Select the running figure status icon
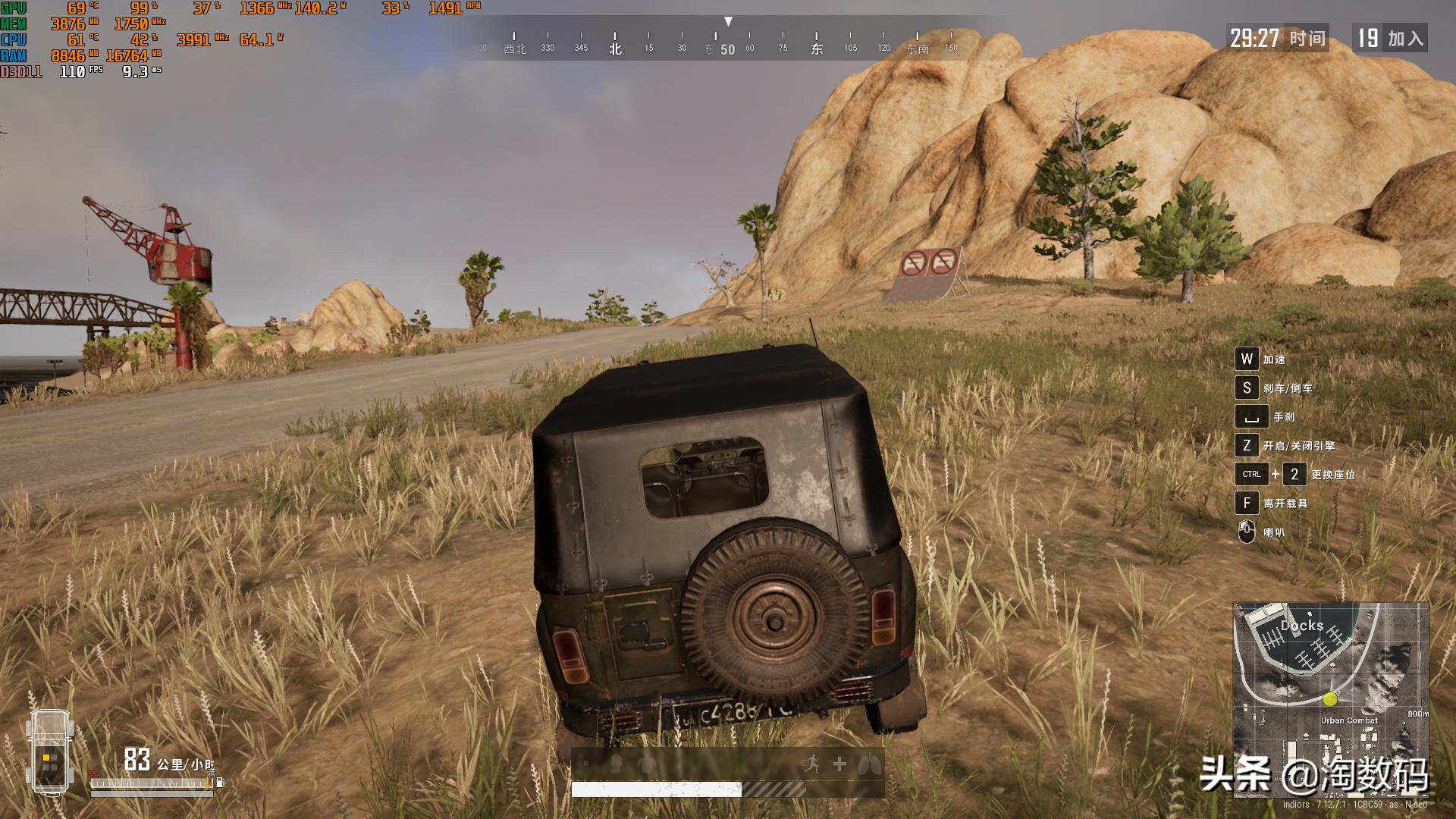Viewport: 1456px width, 819px height. pos(810,764)
